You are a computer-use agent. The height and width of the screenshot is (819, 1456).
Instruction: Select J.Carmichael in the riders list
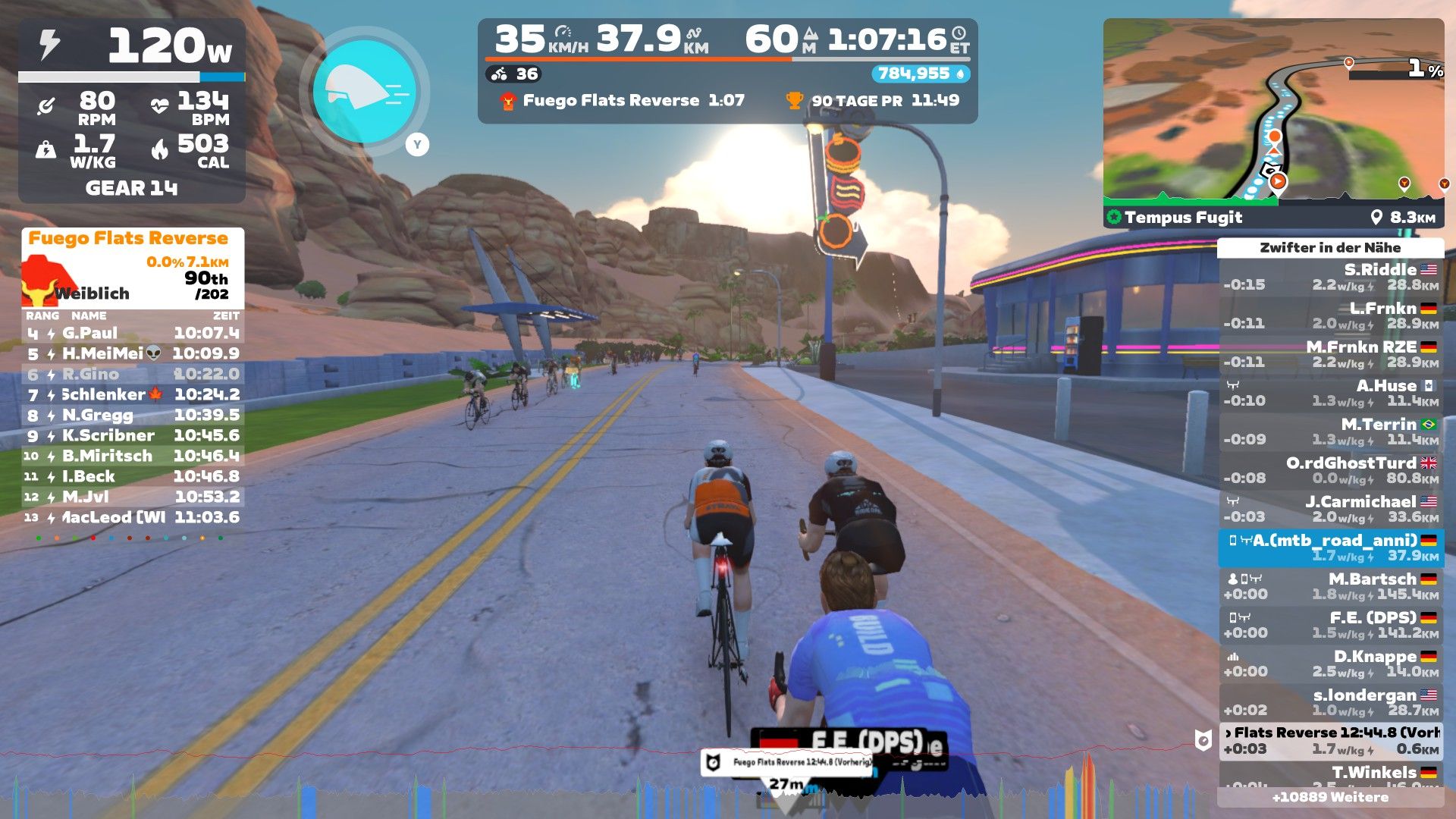1330,509
